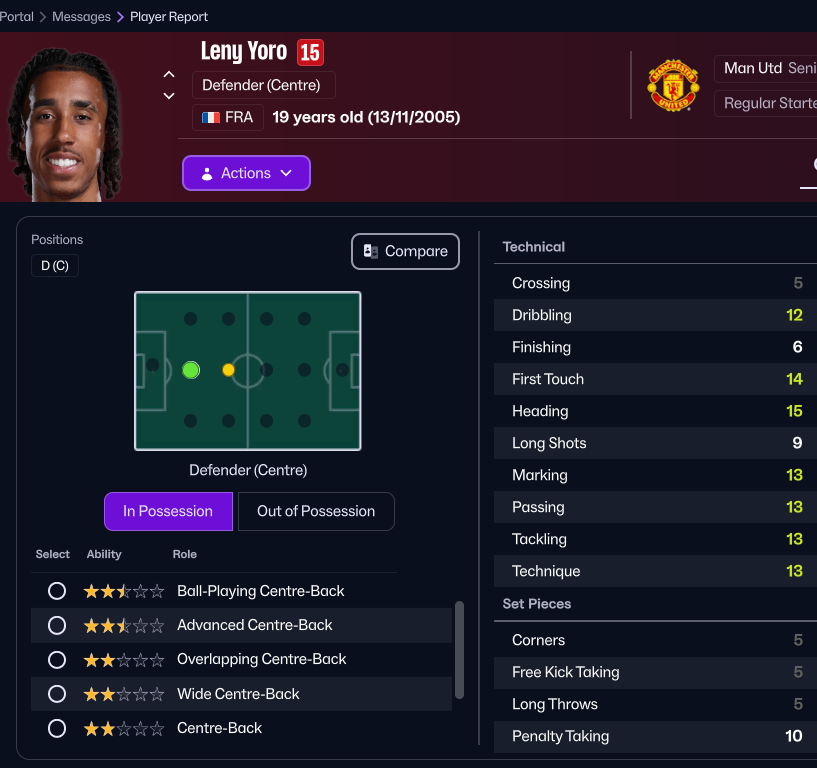Choose the Ball-Playing Centre-Back role

[57, 591]
